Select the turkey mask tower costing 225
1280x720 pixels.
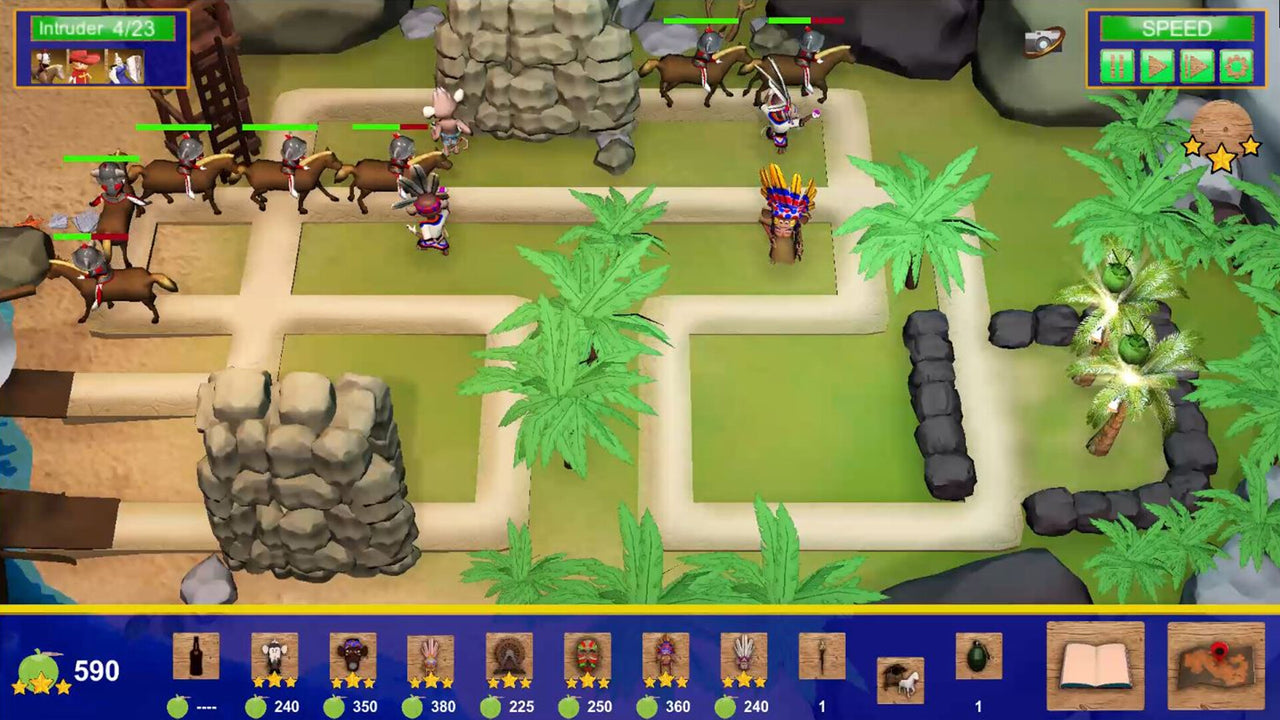click(x=507, y=655)
